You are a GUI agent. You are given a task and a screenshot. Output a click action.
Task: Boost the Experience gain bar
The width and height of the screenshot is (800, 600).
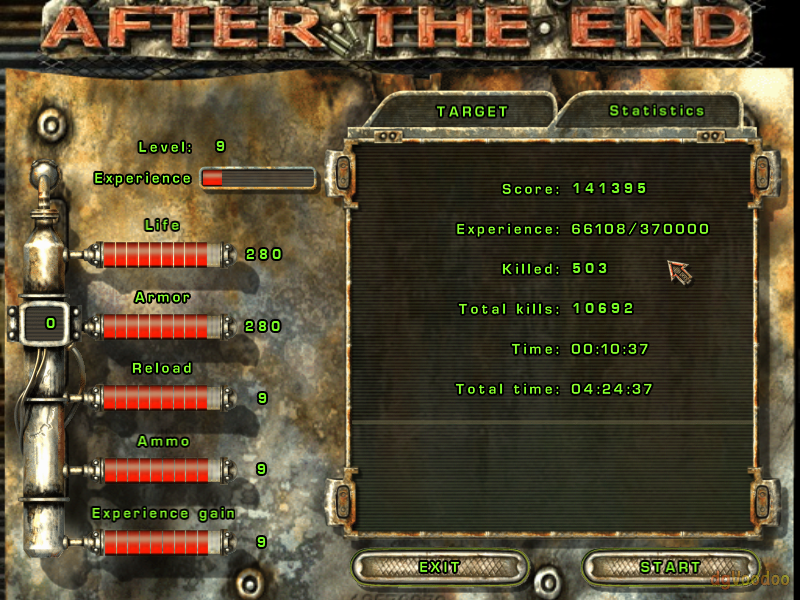[155, 542]
